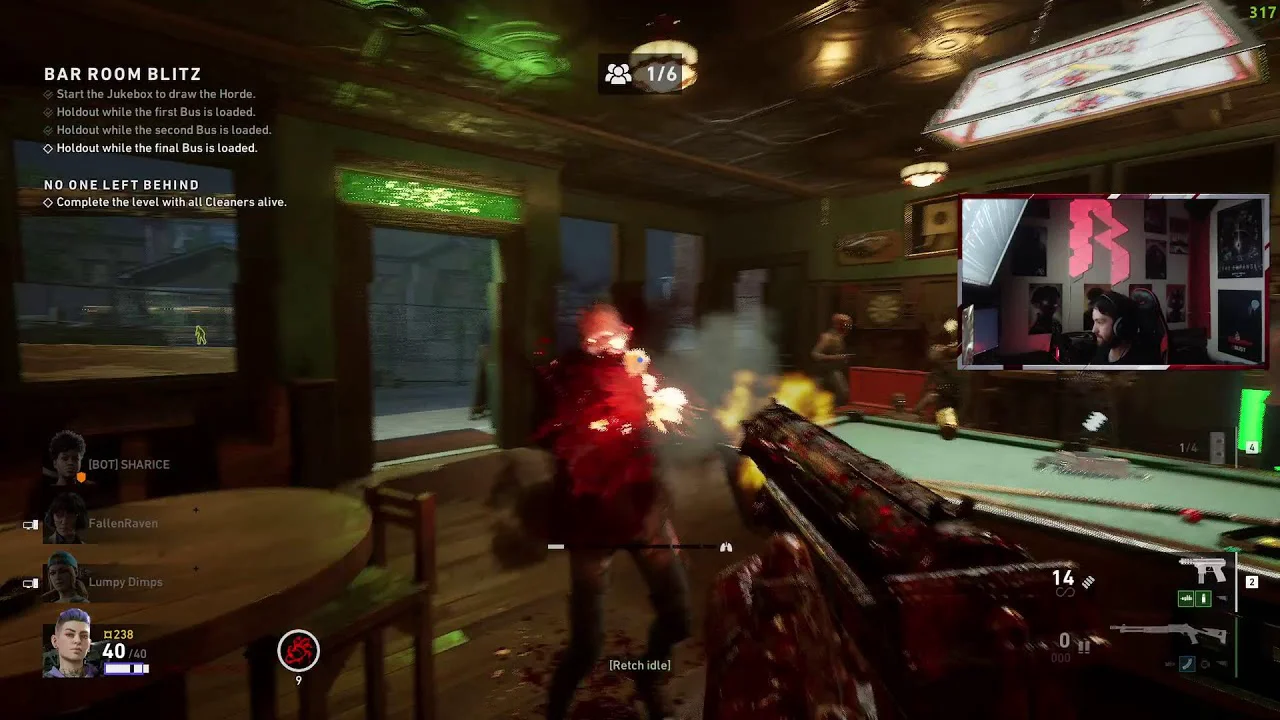
Task: Select the Bar Room Blitz objective header
Action: (x=122, y=74)
